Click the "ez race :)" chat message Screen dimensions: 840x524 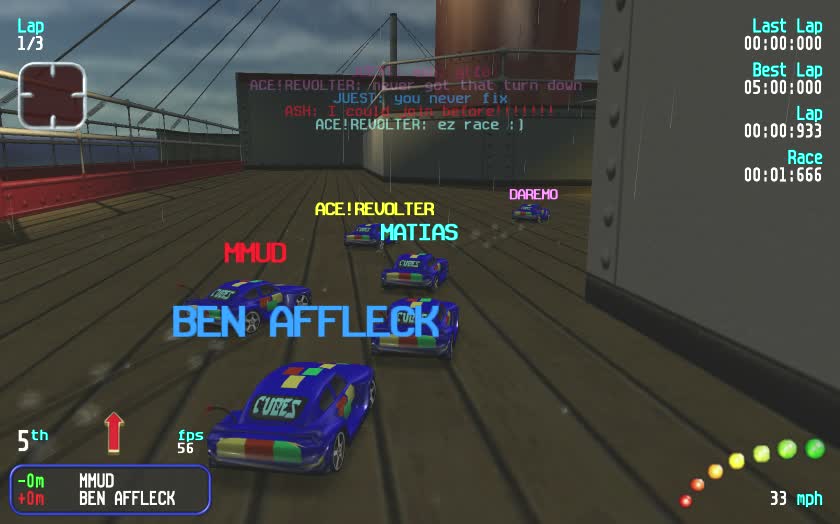420,125
